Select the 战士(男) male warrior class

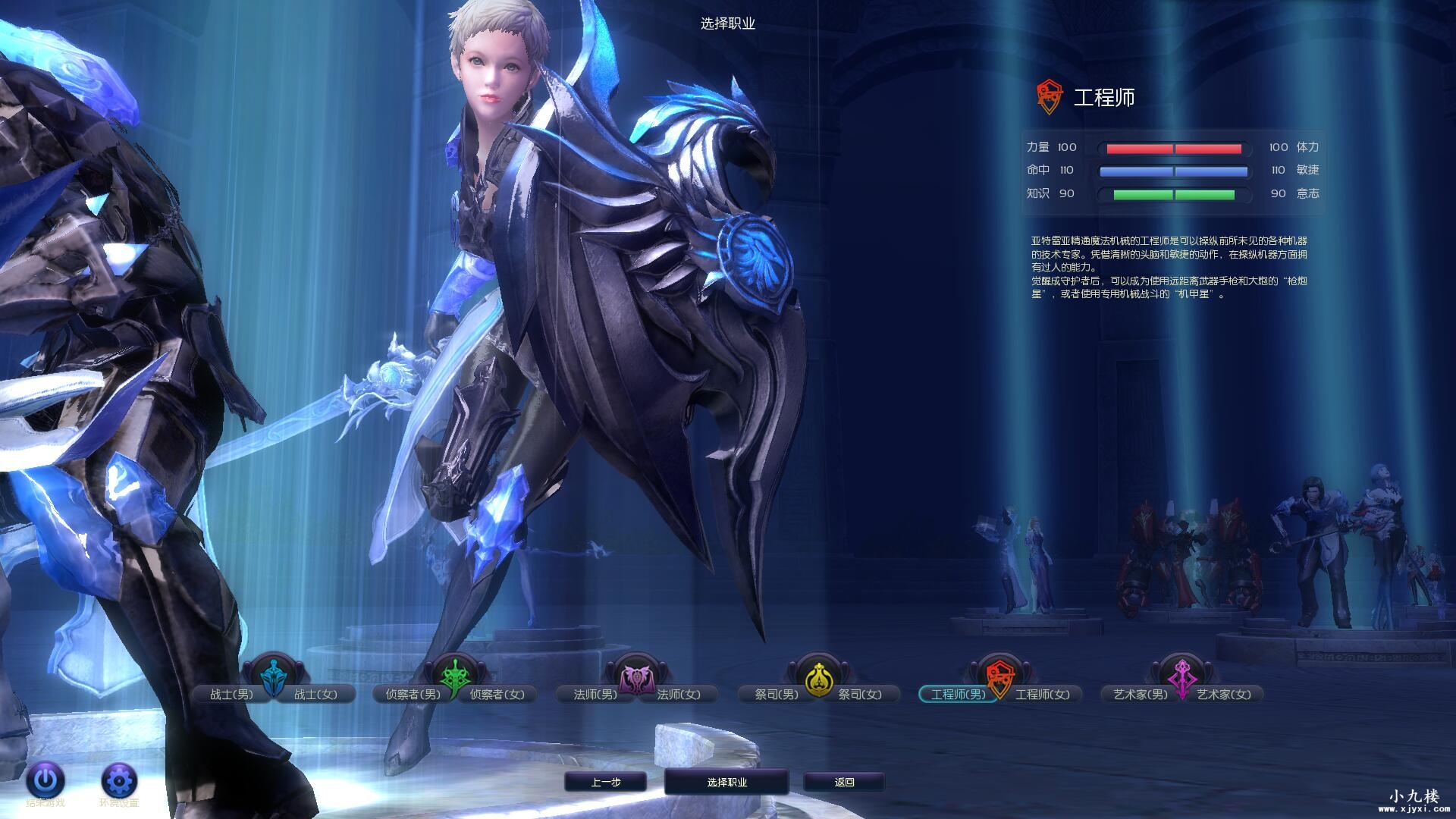pyautogui.click(x=231, y=694)
